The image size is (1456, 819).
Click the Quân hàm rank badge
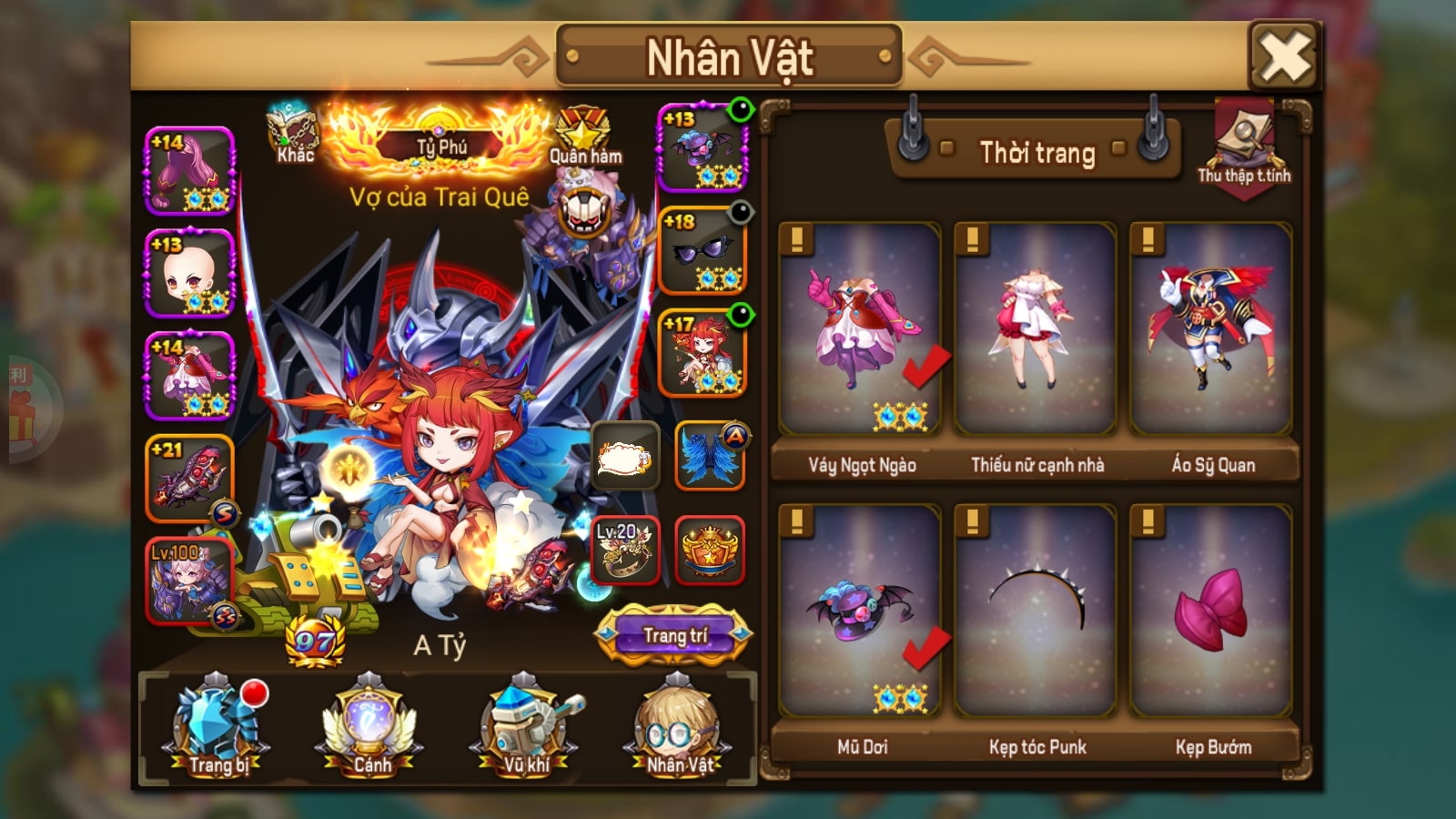[x=583, y=137]
